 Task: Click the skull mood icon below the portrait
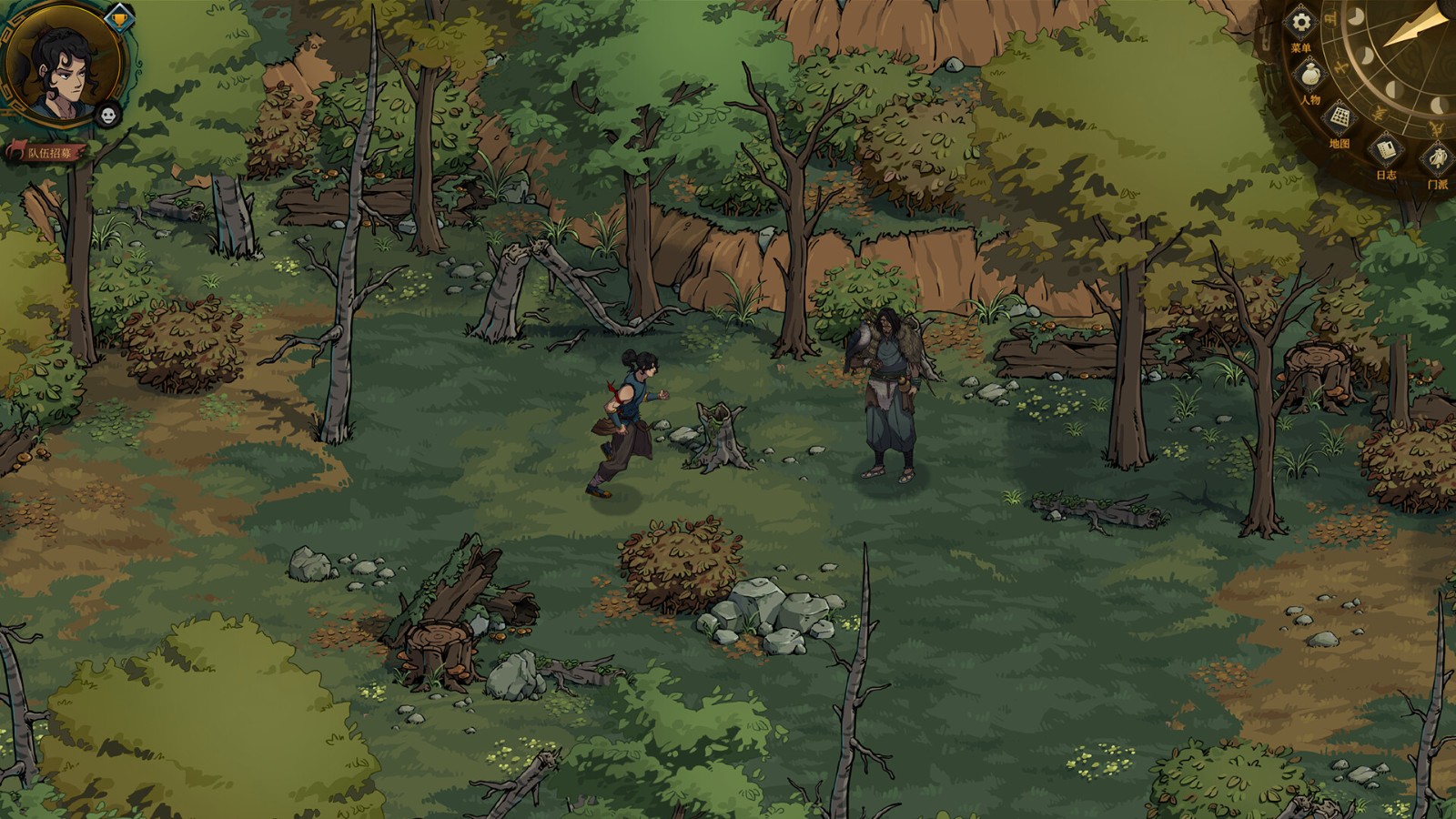(x=107, y=116)
